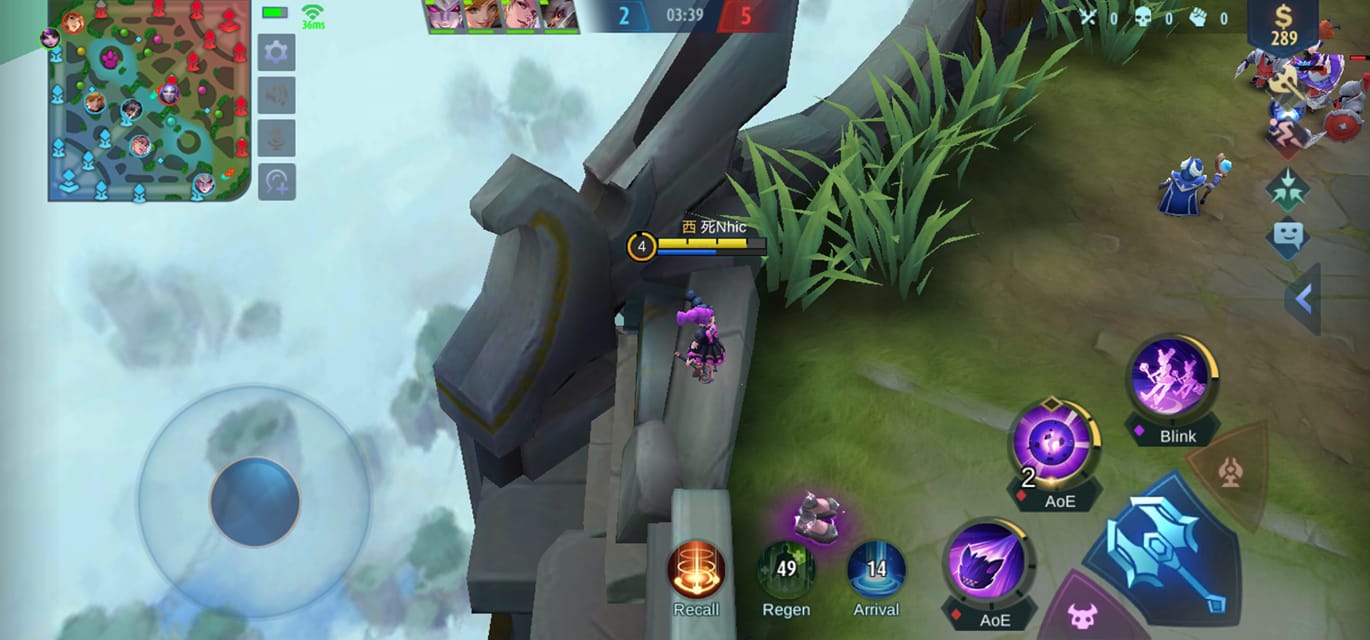Buy the glowing boots item suggestion
Viewport: 1370px width, 640px height.
click(x=814, y=518)
